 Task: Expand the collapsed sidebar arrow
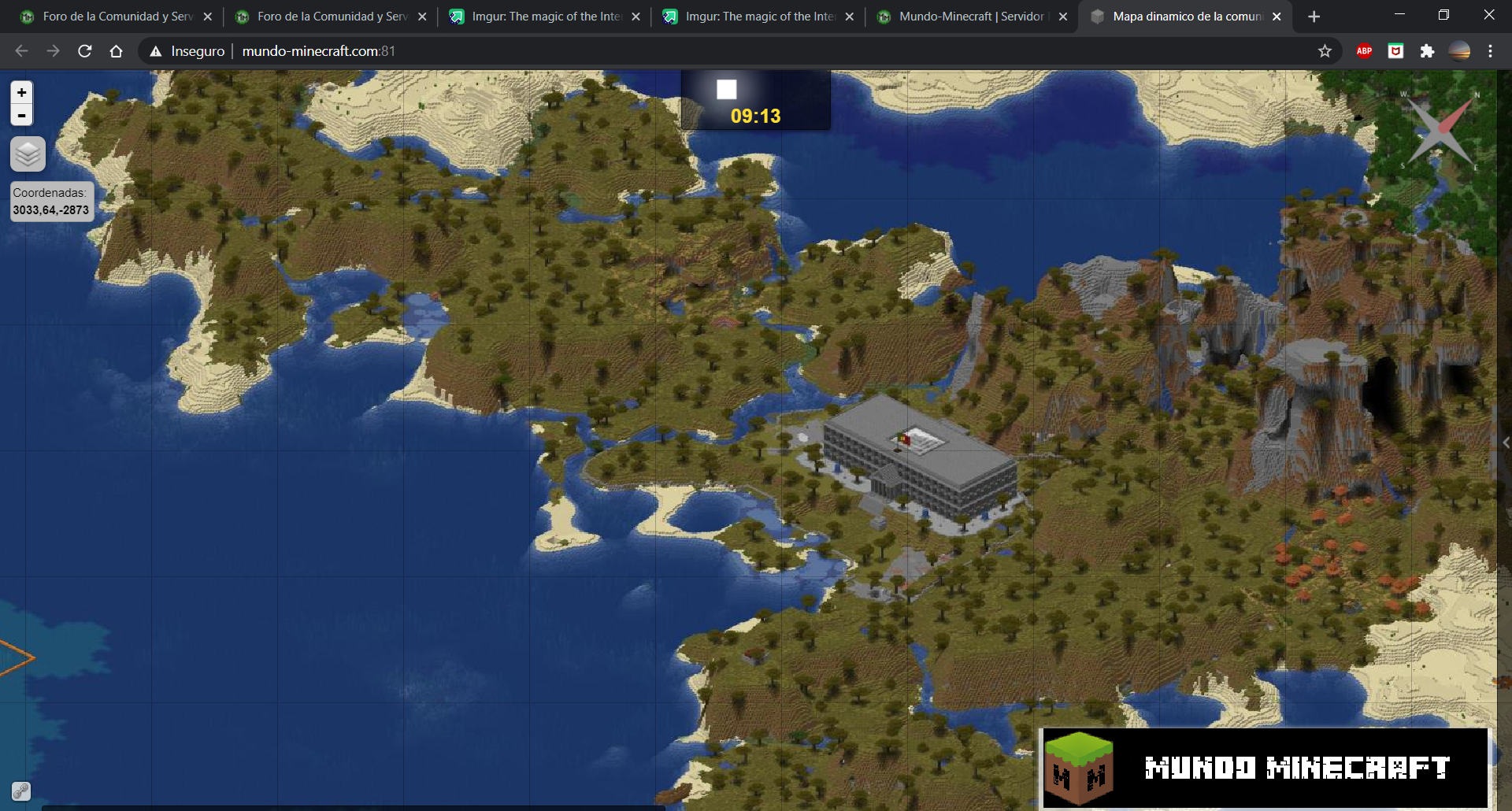tap(1505, 443)
